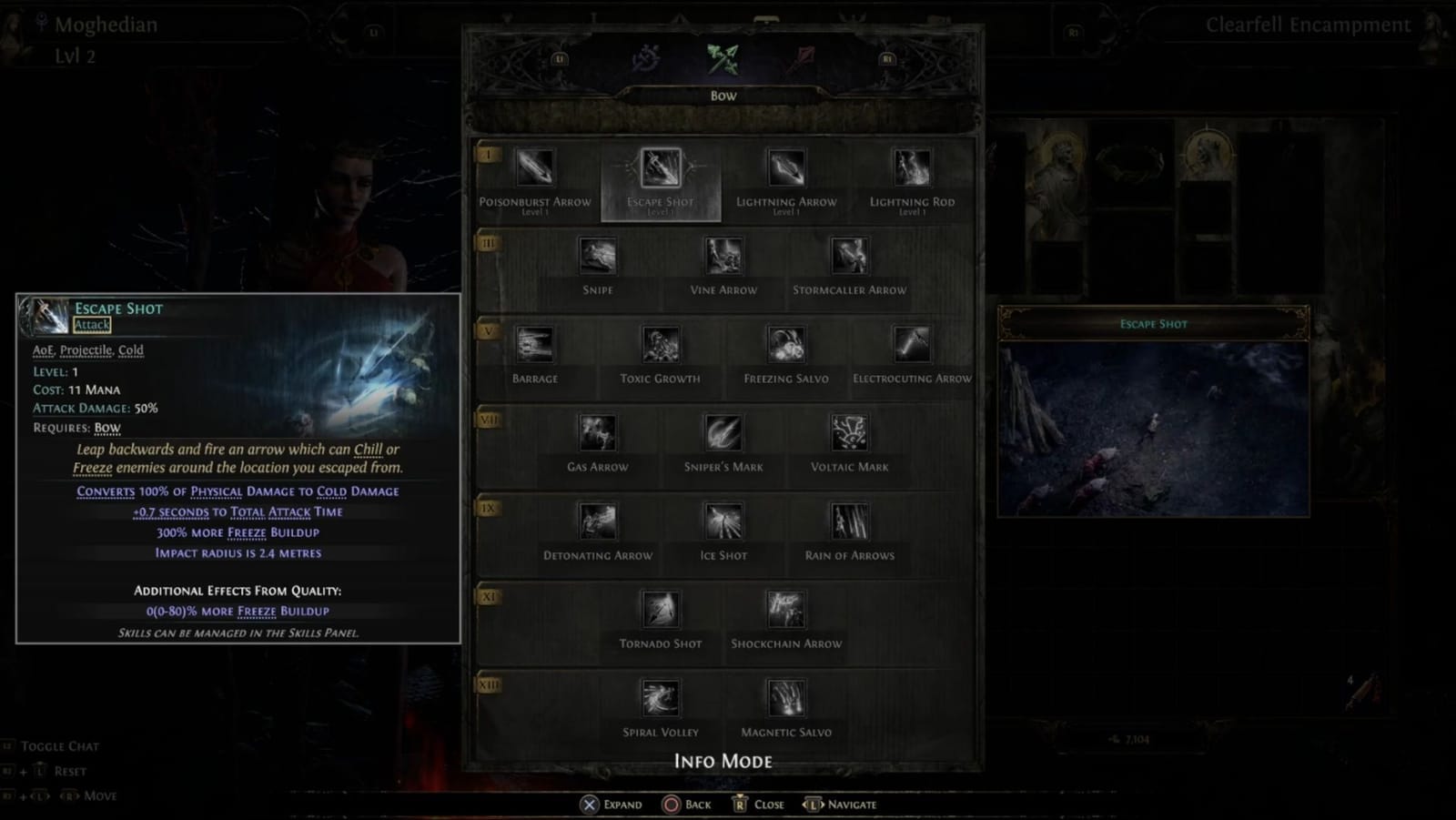This screenshot has width=1456, height=820.
Task: Open the Tornado Shot skill icon
Action: pyautogui.click(x=661, y=609)
